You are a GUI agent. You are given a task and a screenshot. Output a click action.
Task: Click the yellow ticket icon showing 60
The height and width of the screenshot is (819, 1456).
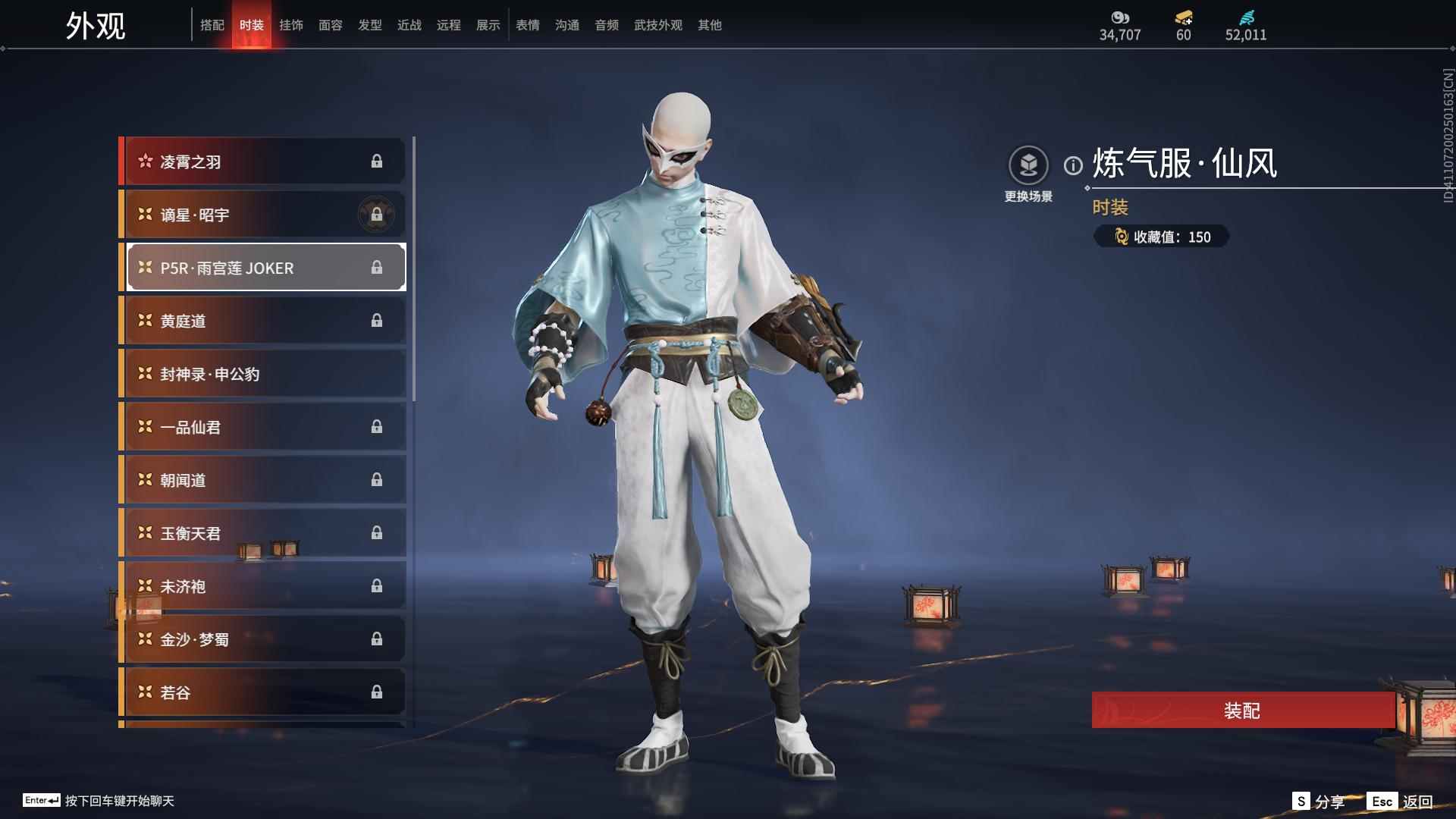pyautogui.click(x=1183, y=18)
